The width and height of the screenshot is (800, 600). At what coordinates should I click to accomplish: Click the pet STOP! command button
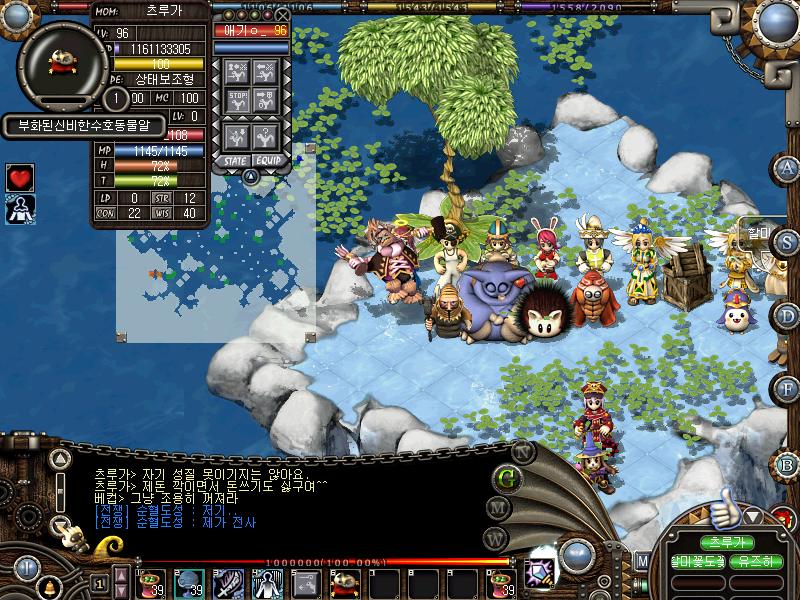click(237, 99)
